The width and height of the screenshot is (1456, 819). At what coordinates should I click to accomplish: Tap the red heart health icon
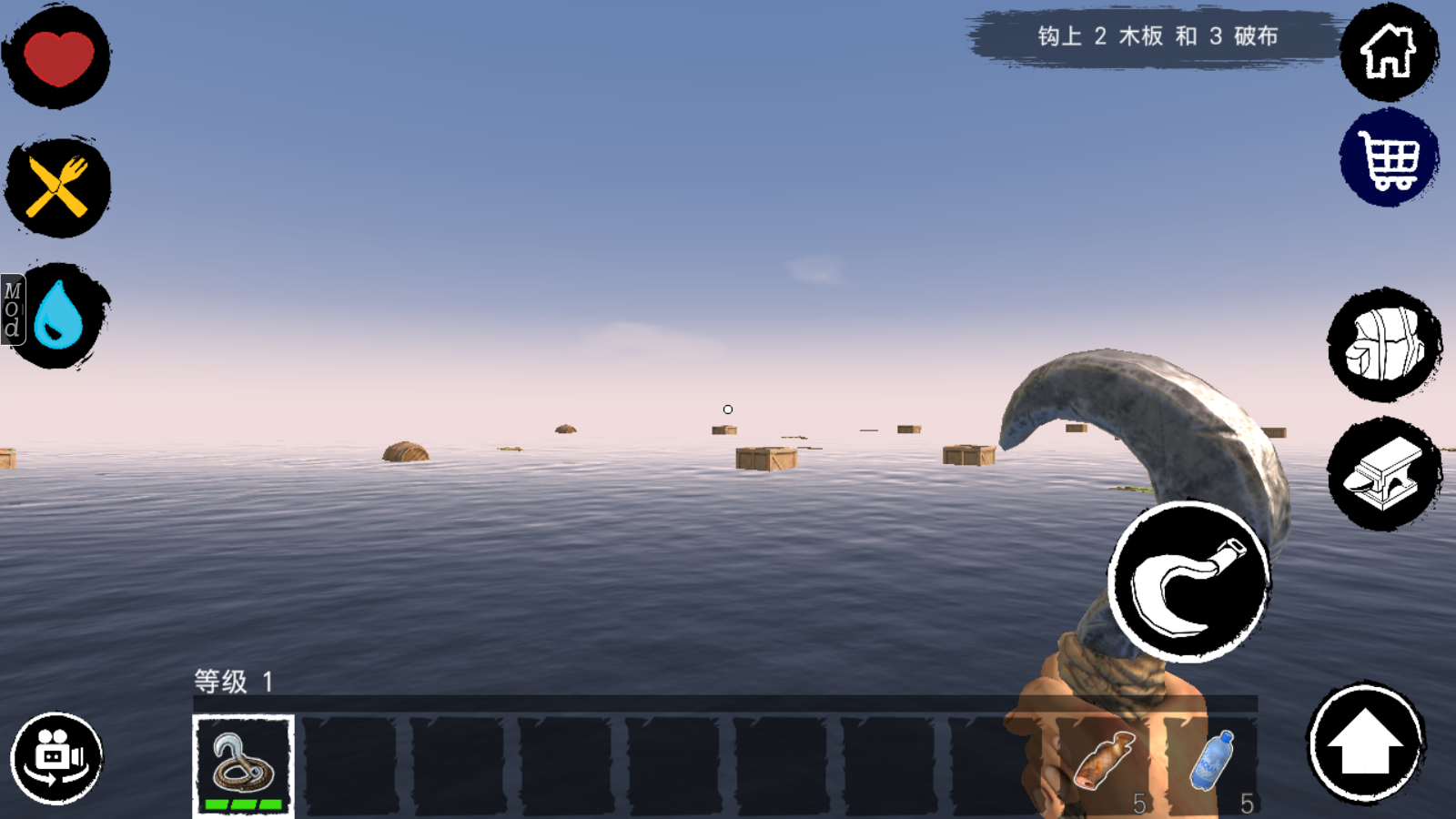click(58, 57)
